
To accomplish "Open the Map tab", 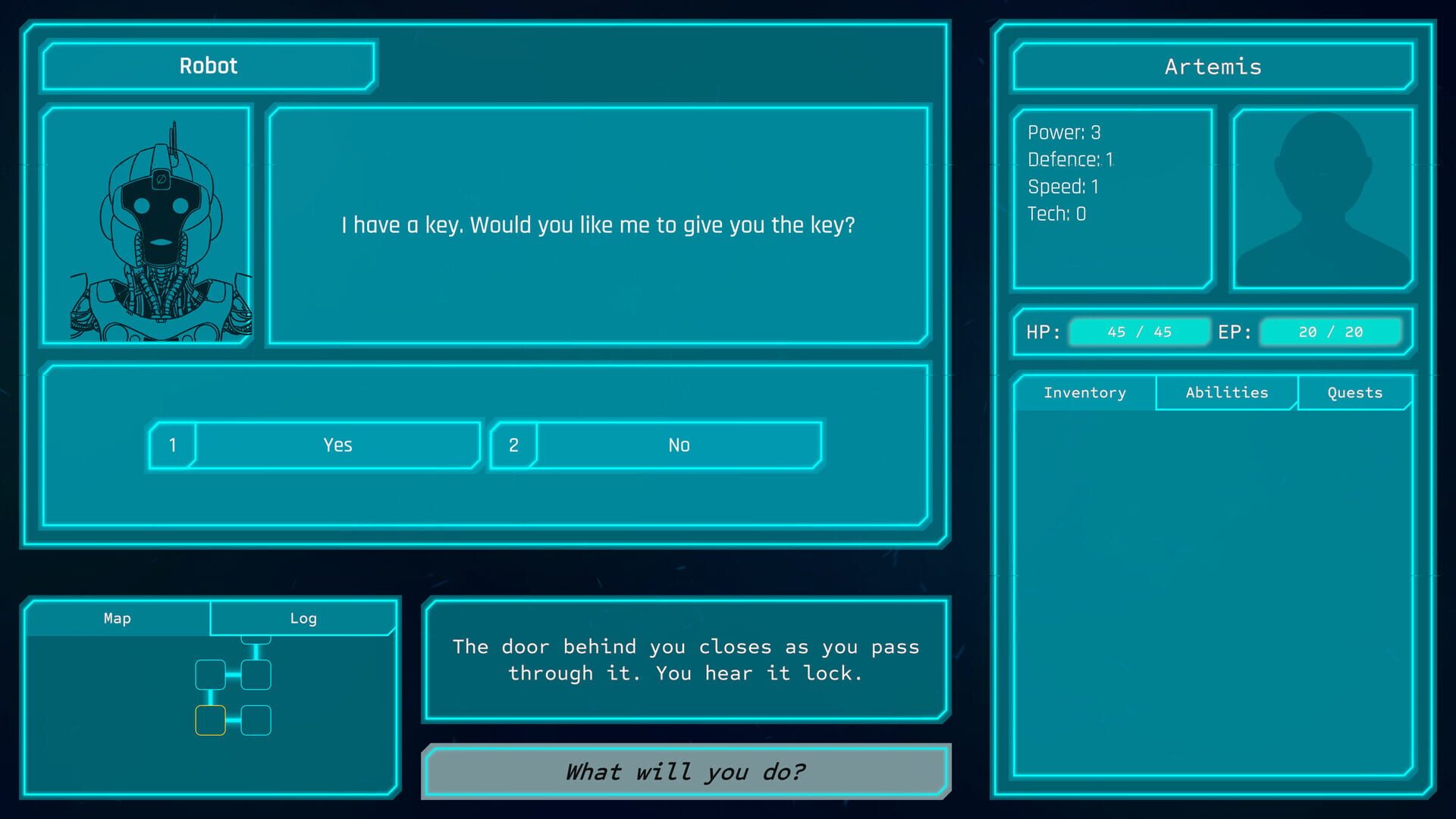I will point(117,618).
